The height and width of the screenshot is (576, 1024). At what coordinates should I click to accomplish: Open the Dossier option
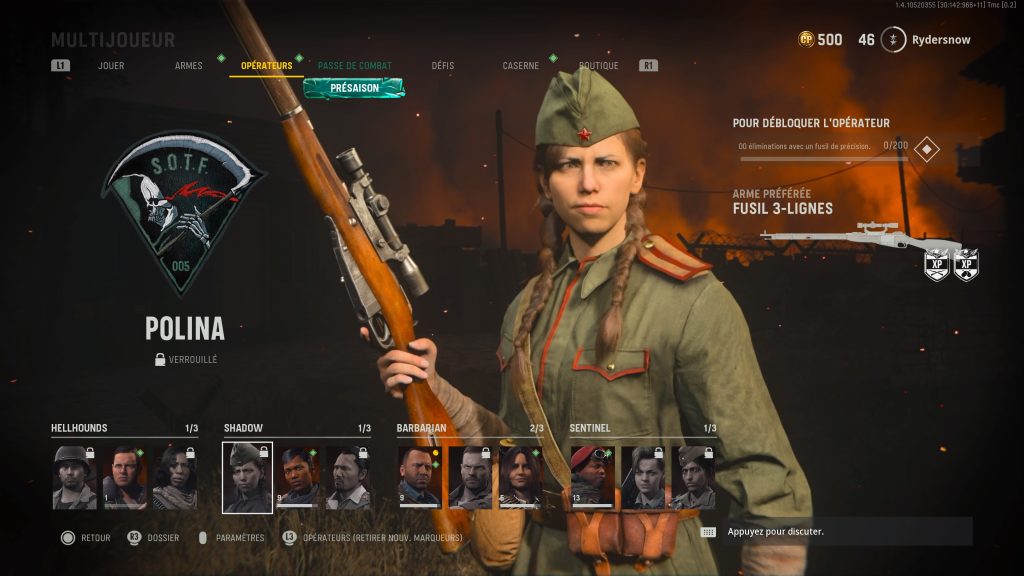click(x=153, y=538)
